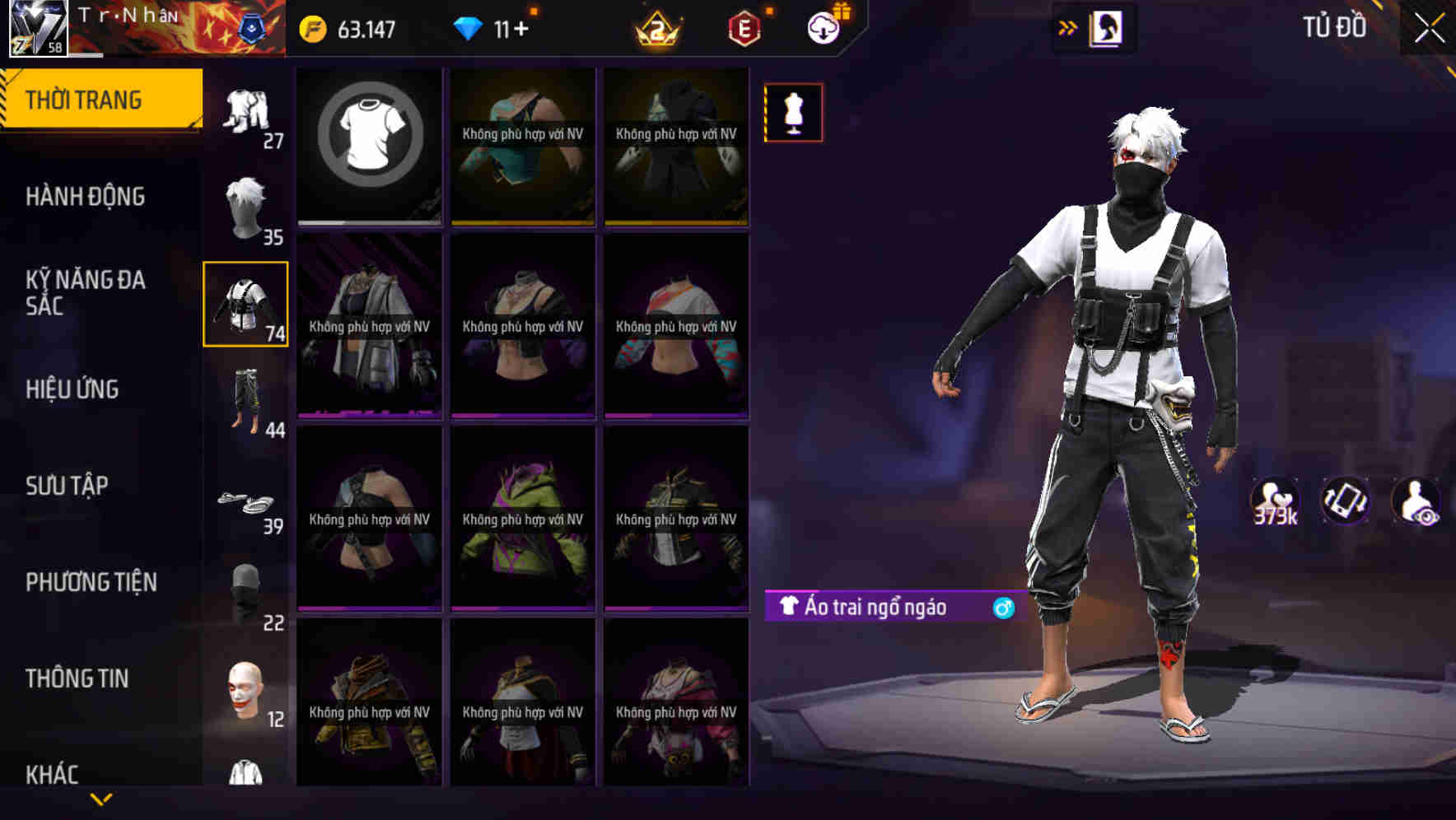1456x820 pixels.
Task: Click the double-arrow expander near top right
Action: [x=1068, y=27]
